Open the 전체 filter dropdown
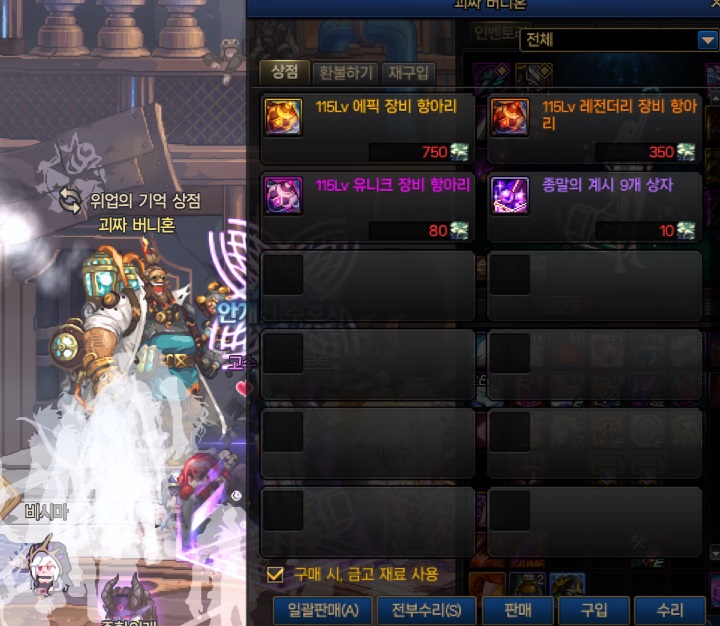The width and height of the screenshot is (720, 626). point(705,41)
